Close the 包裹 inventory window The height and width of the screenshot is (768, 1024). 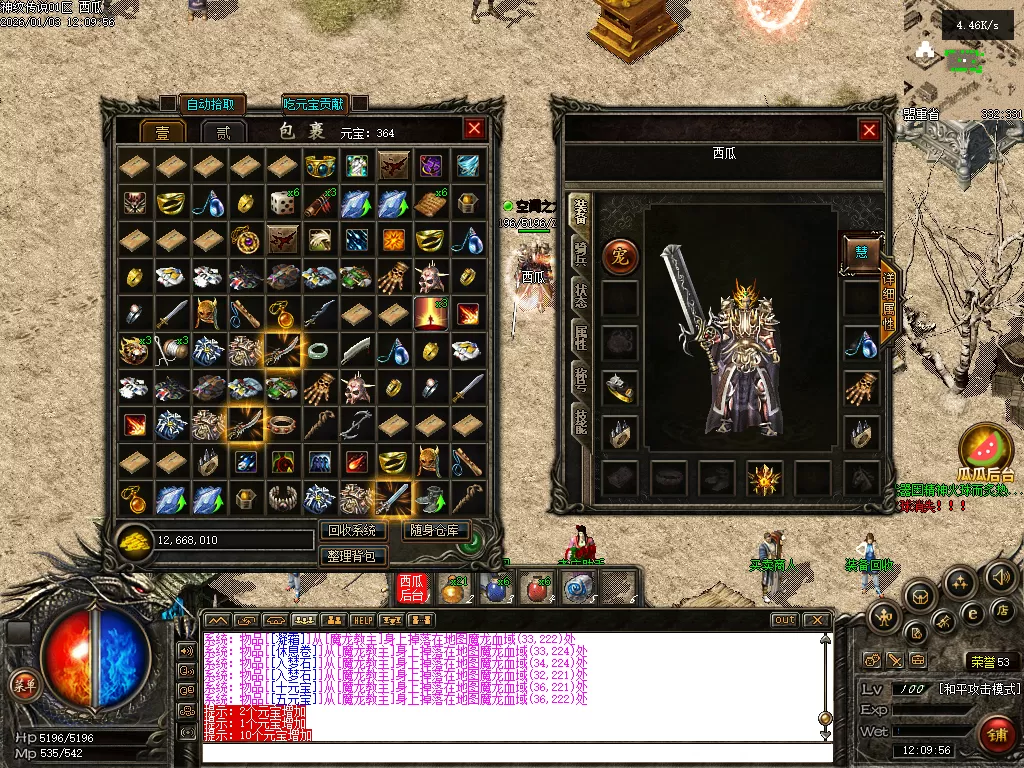click(474, 129)
